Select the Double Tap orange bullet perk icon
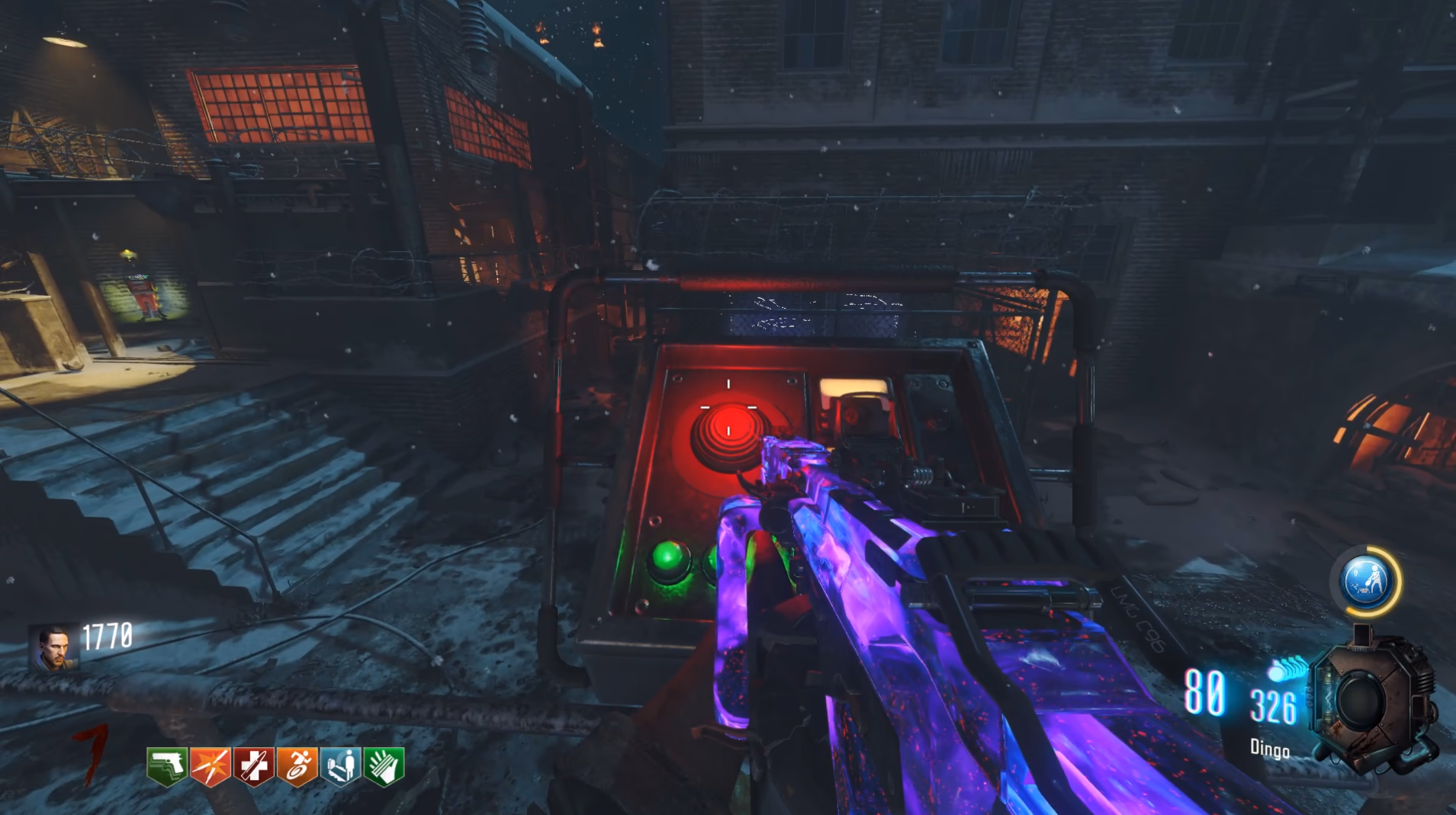Screen dimensions: 1456x815 [211, 766]
